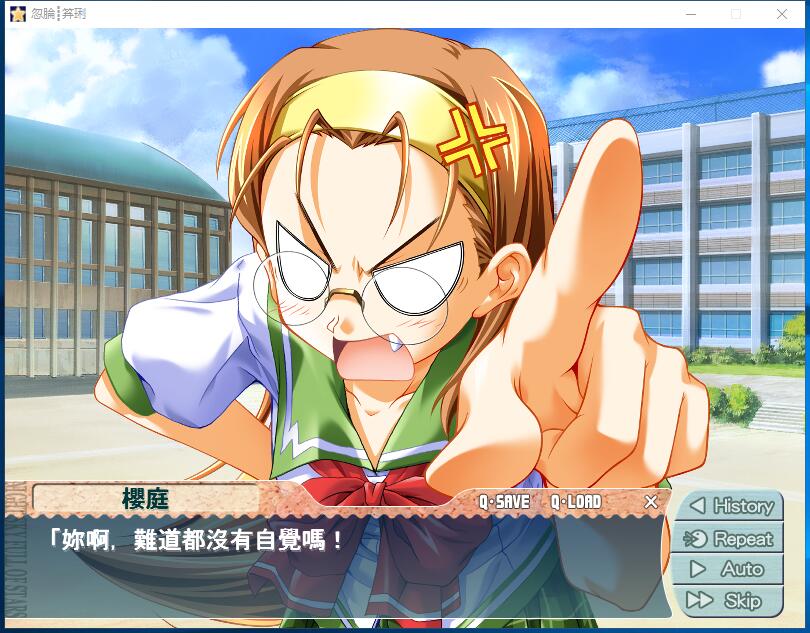Image resolution: width=810 pixels, height=633 pixels.
Task: Quick save with Q·SAVE
Action: [x=504, y=502]
